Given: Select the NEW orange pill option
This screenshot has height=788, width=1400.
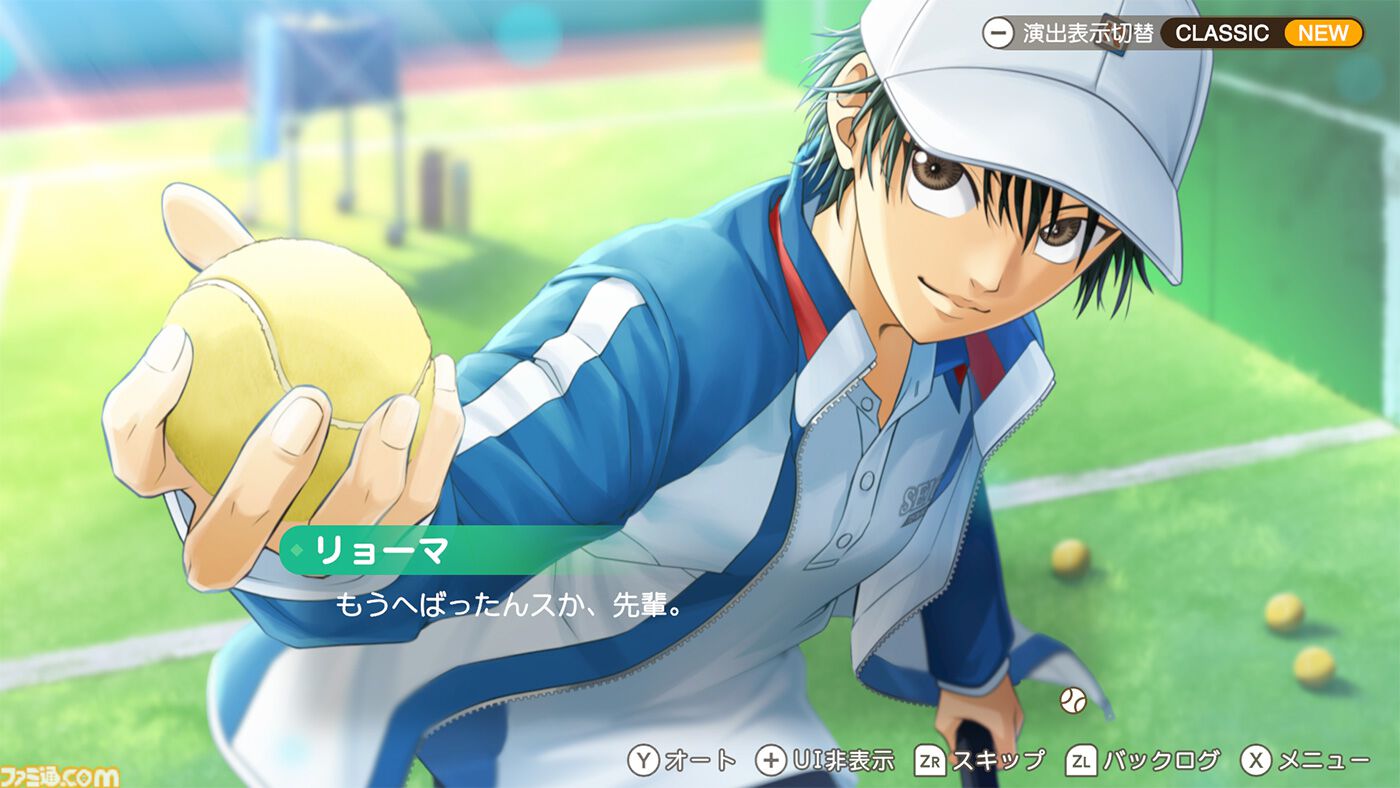Looking at the screenshot, I should click(x=1324, y=32).
